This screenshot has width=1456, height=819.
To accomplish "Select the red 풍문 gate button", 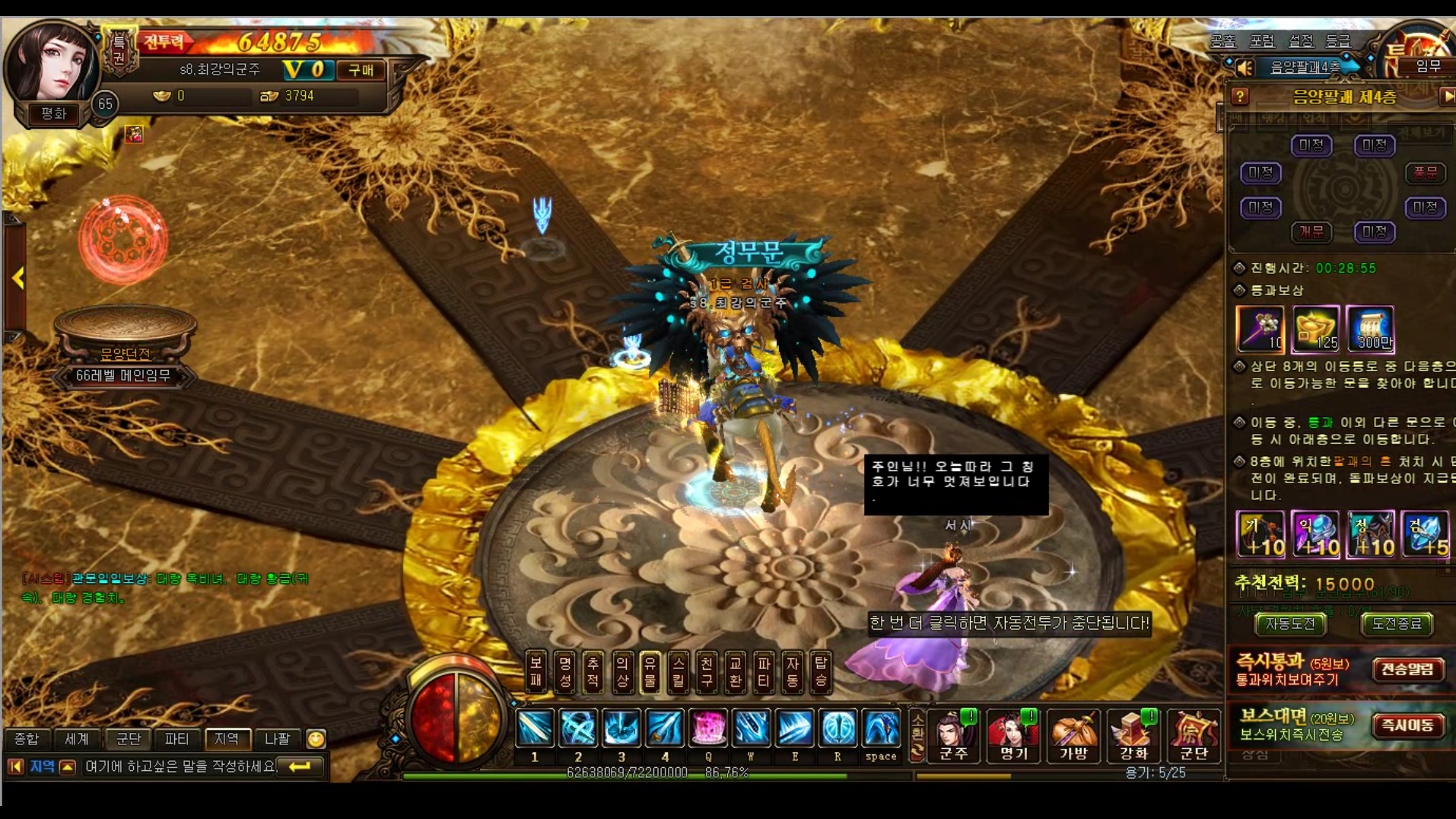I will [1424, 173].
